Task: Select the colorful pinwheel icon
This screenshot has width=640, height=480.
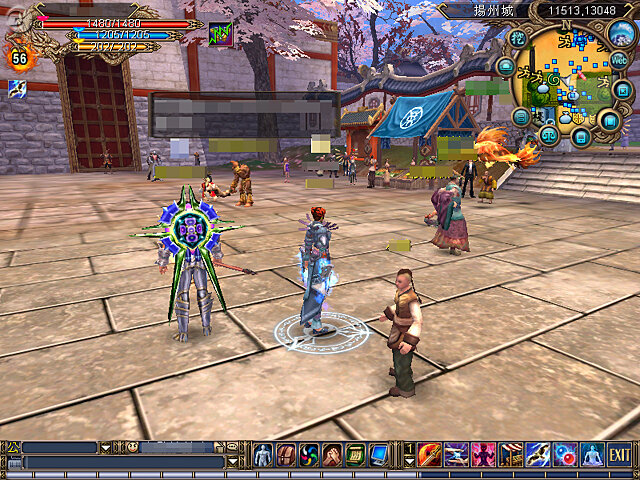Action: click(309, 455)
